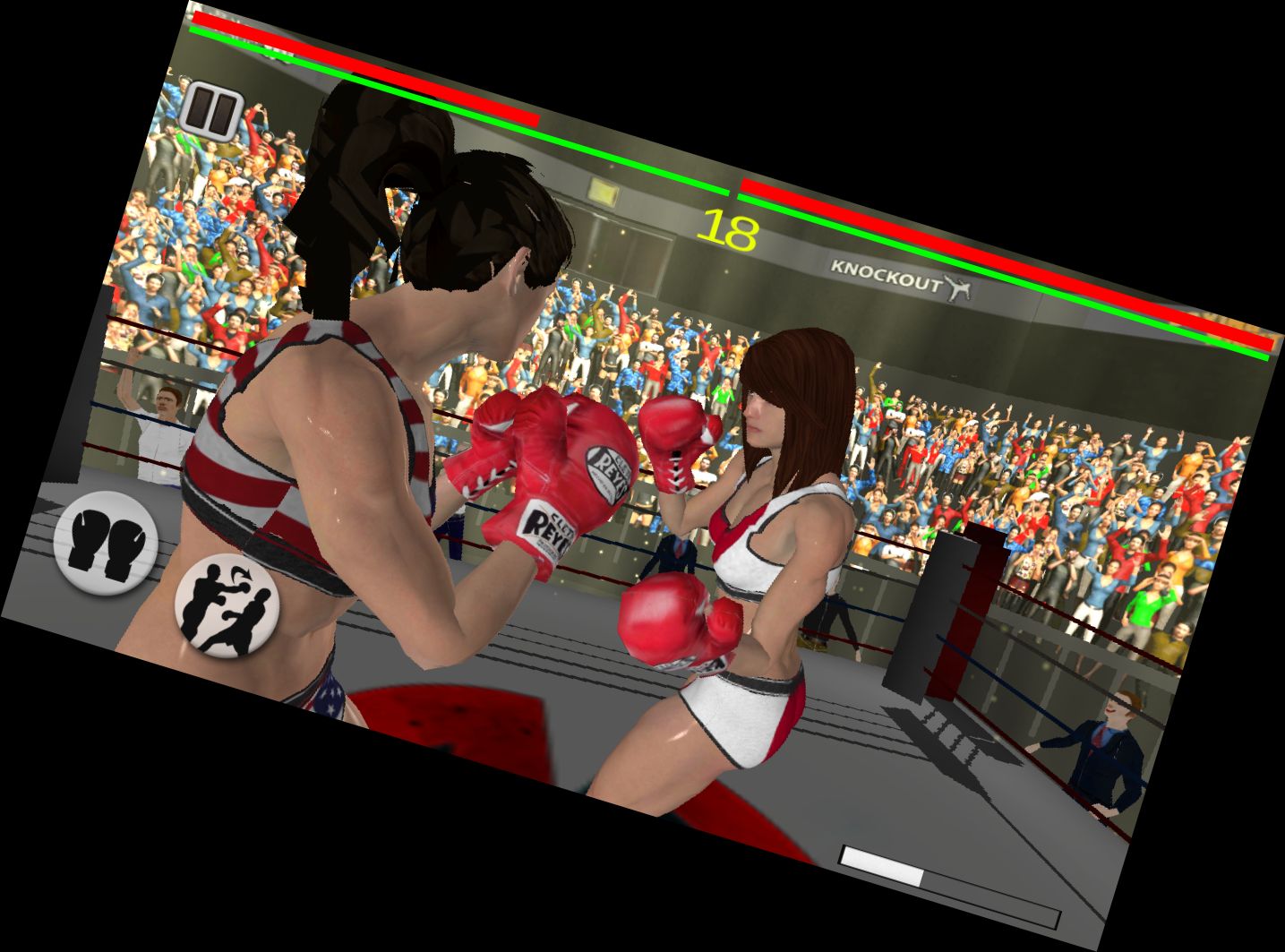Click the KNOCKOUT banner label
The height and width of the screenshot is (952, 1285).
(882, 267)
